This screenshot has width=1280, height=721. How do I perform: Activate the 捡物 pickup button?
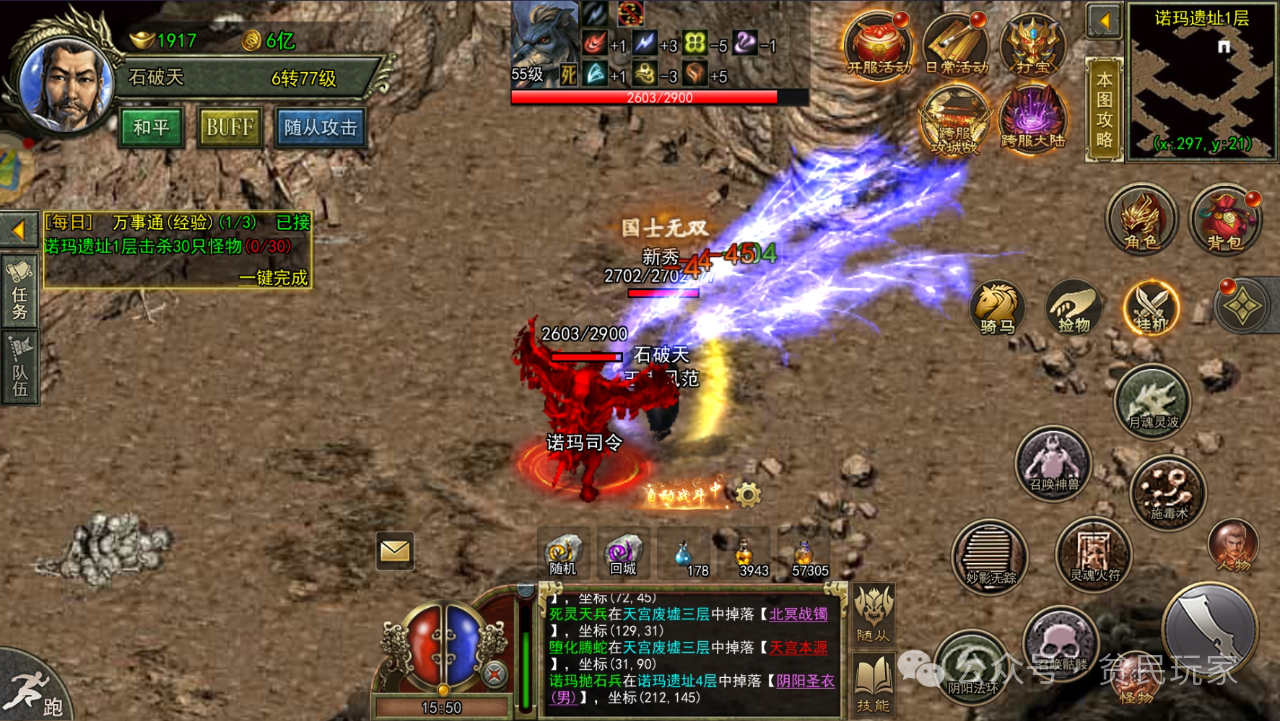tap(1074, 306)
